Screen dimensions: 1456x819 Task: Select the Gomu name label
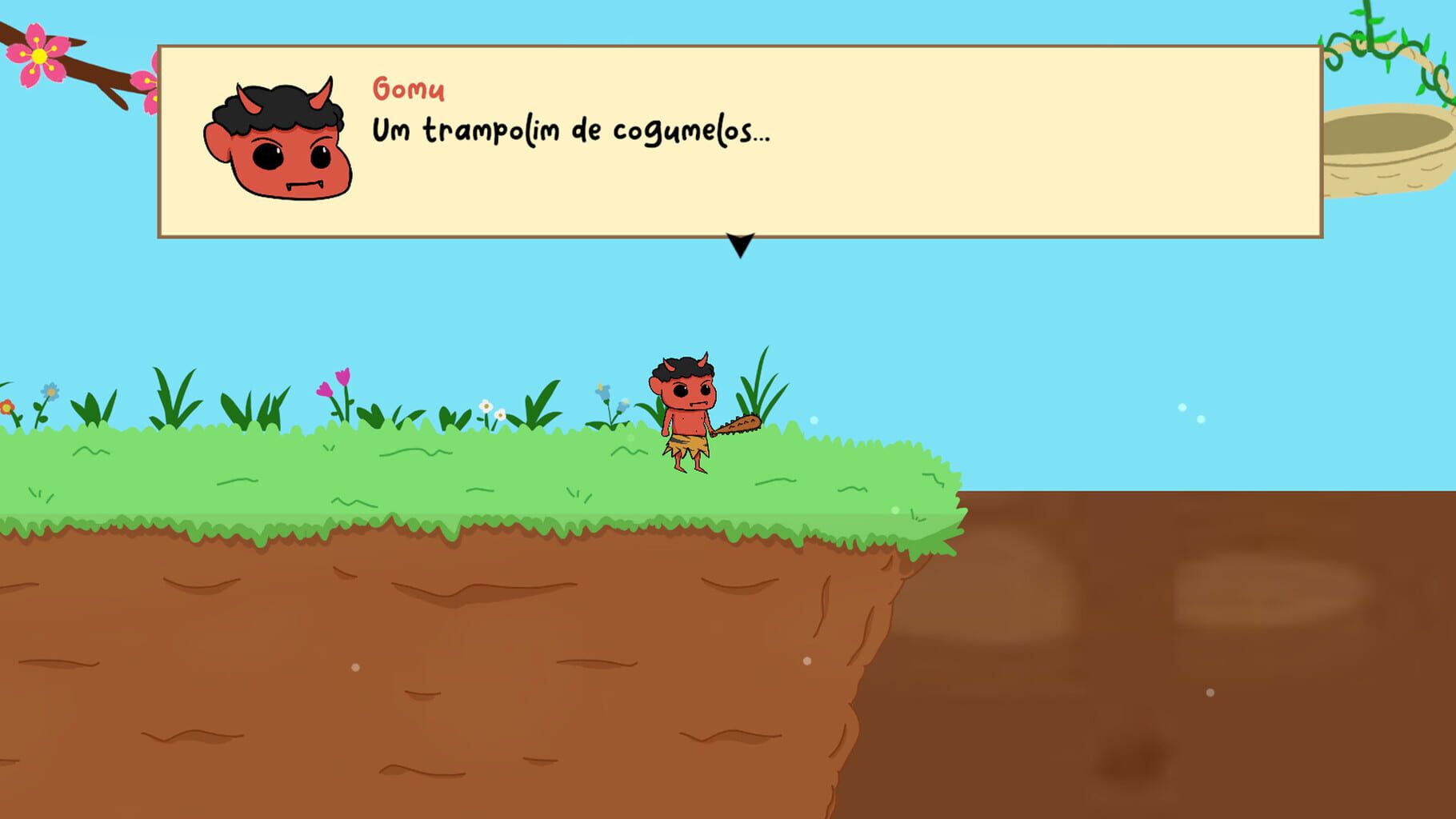click(408, 88)
